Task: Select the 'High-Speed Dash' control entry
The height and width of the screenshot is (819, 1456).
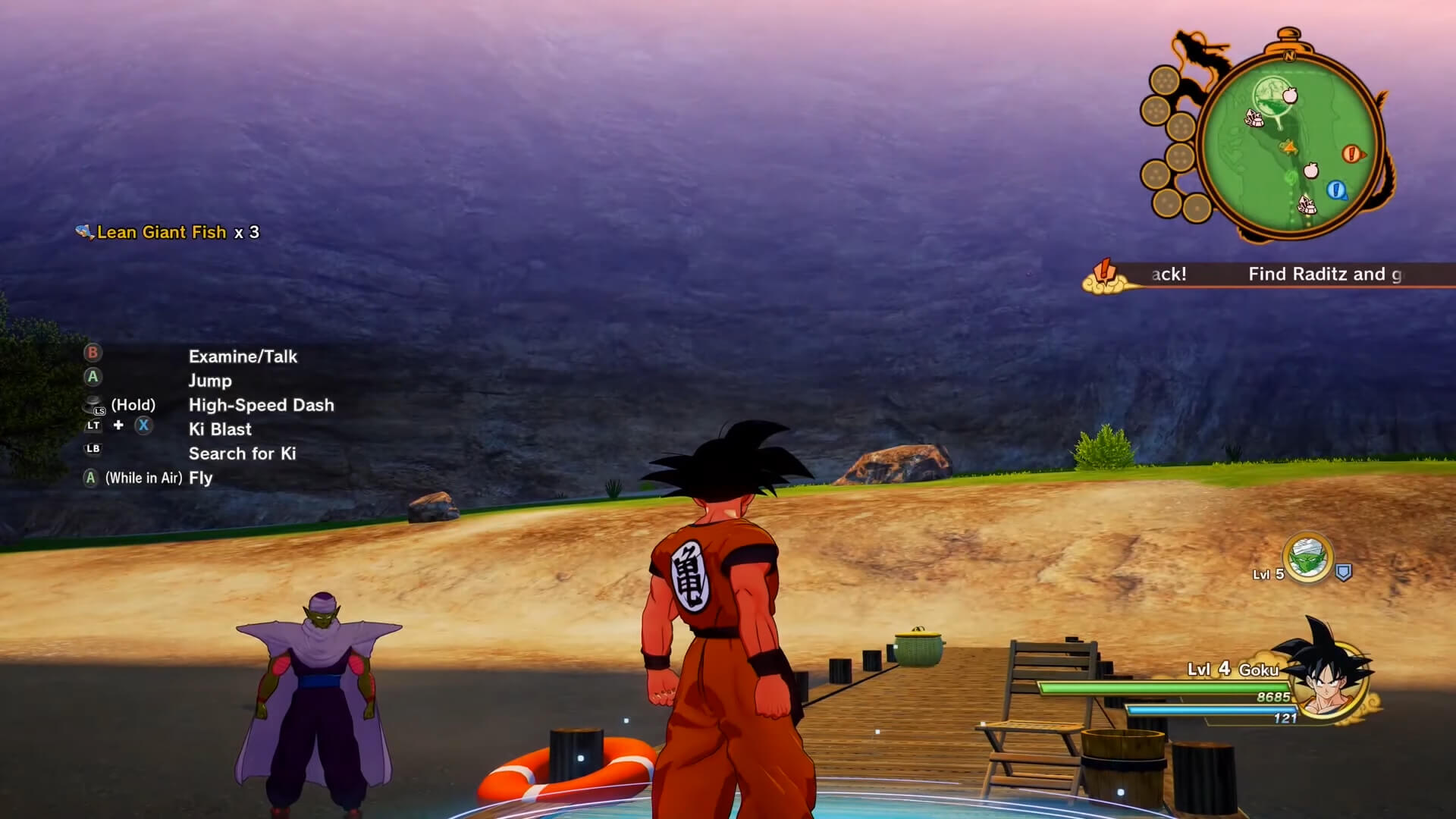Action: tap(261, 405)
